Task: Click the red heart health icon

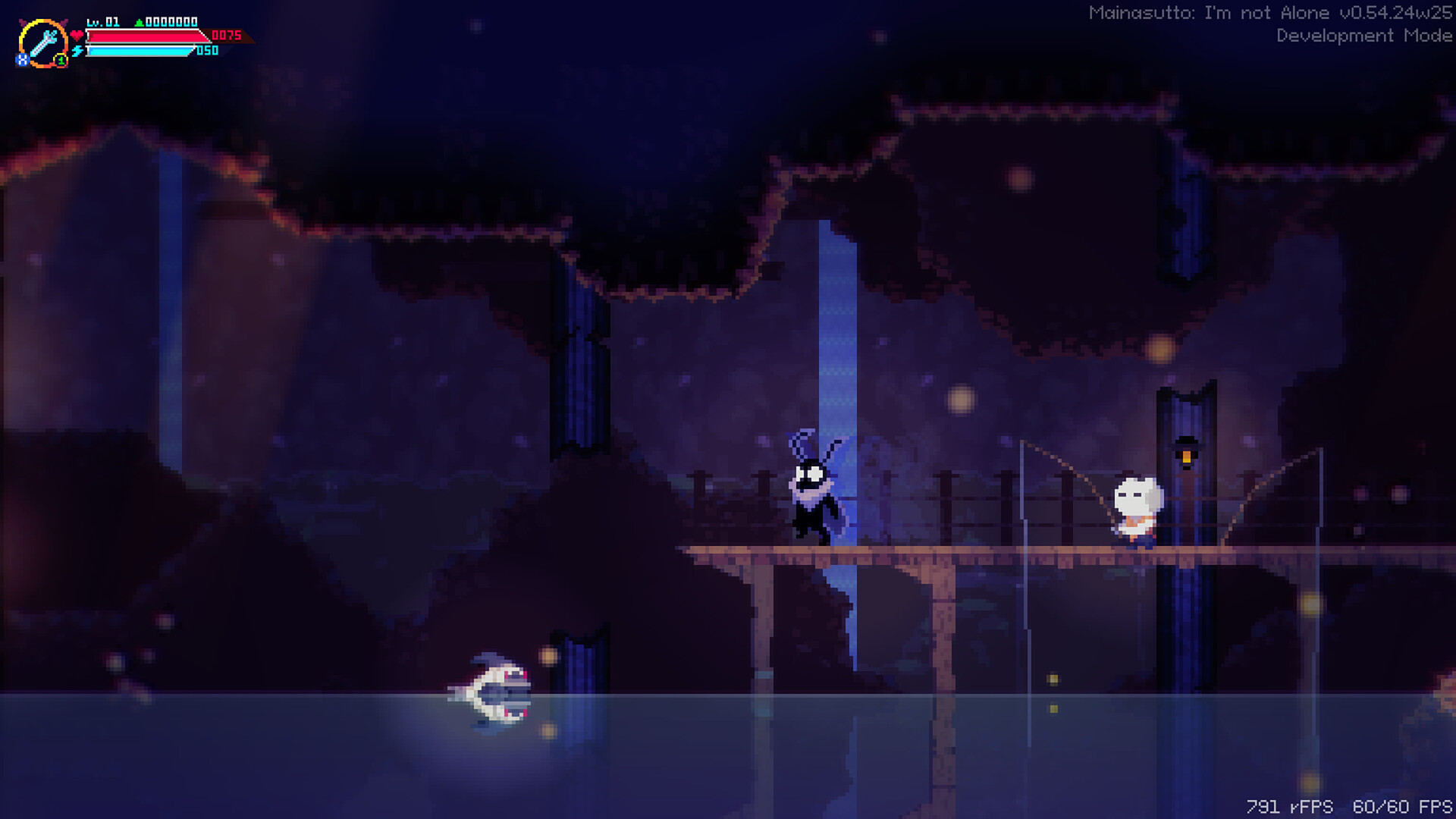Action: (77, 36)
